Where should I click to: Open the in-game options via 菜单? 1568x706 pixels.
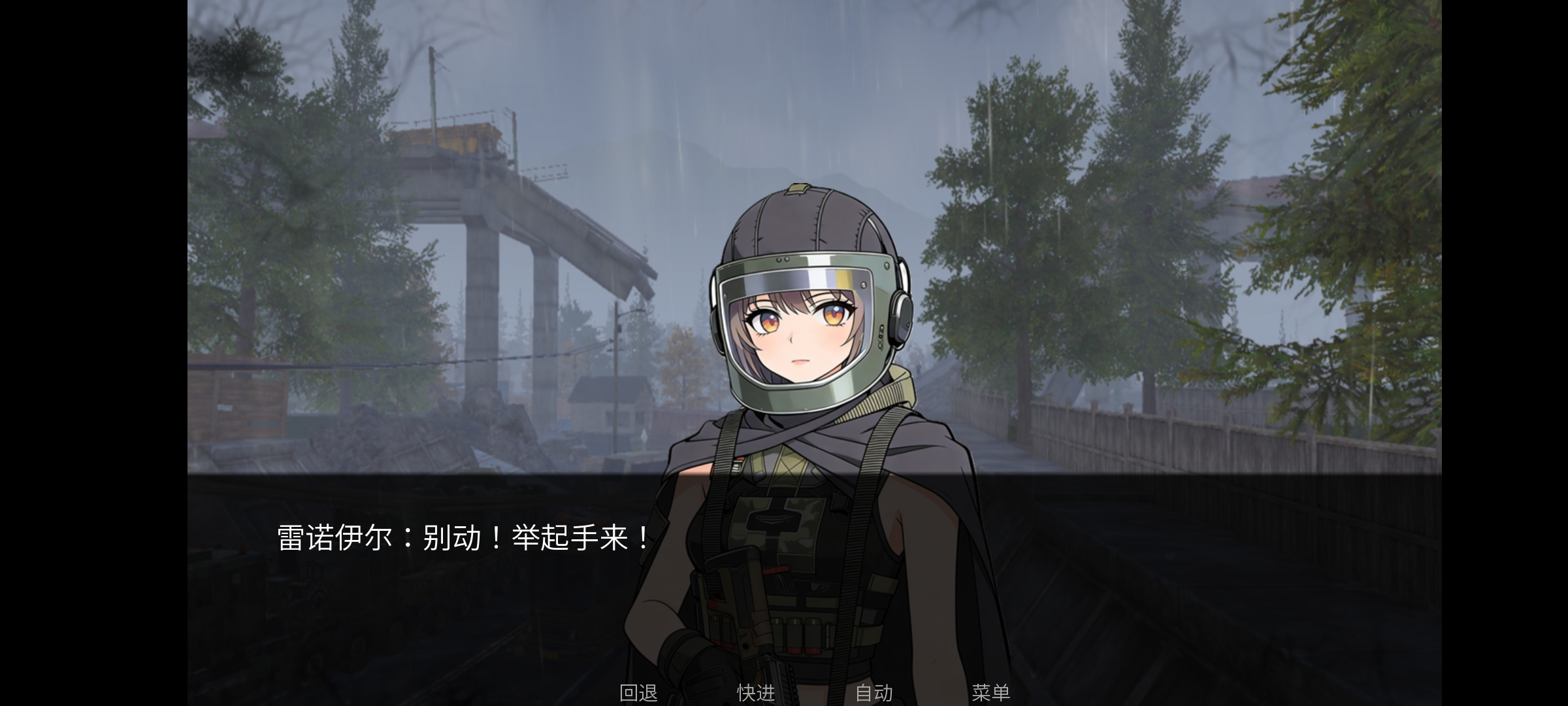992,694
